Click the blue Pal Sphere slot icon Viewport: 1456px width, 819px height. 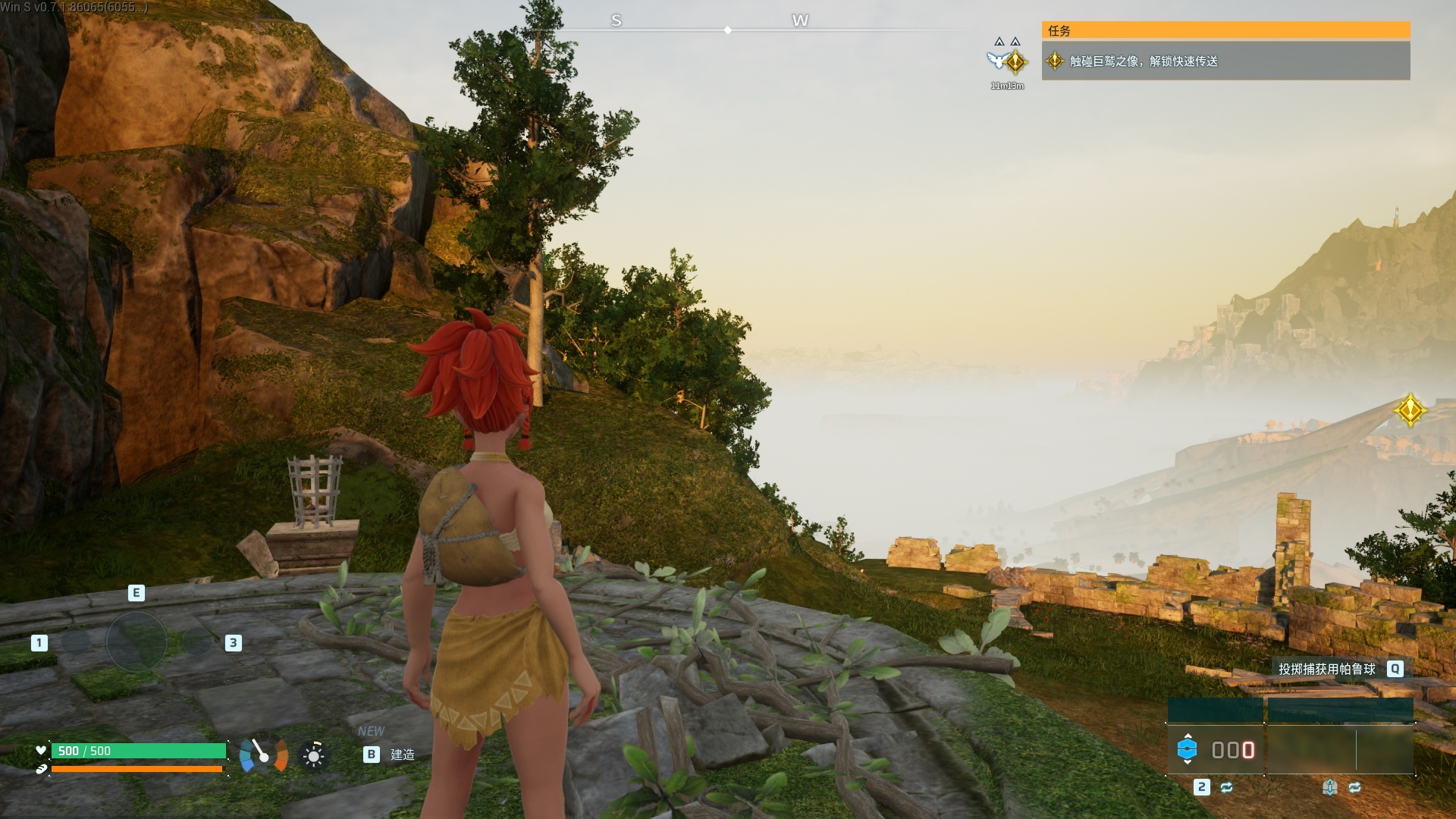click(x=1187, y=749)
